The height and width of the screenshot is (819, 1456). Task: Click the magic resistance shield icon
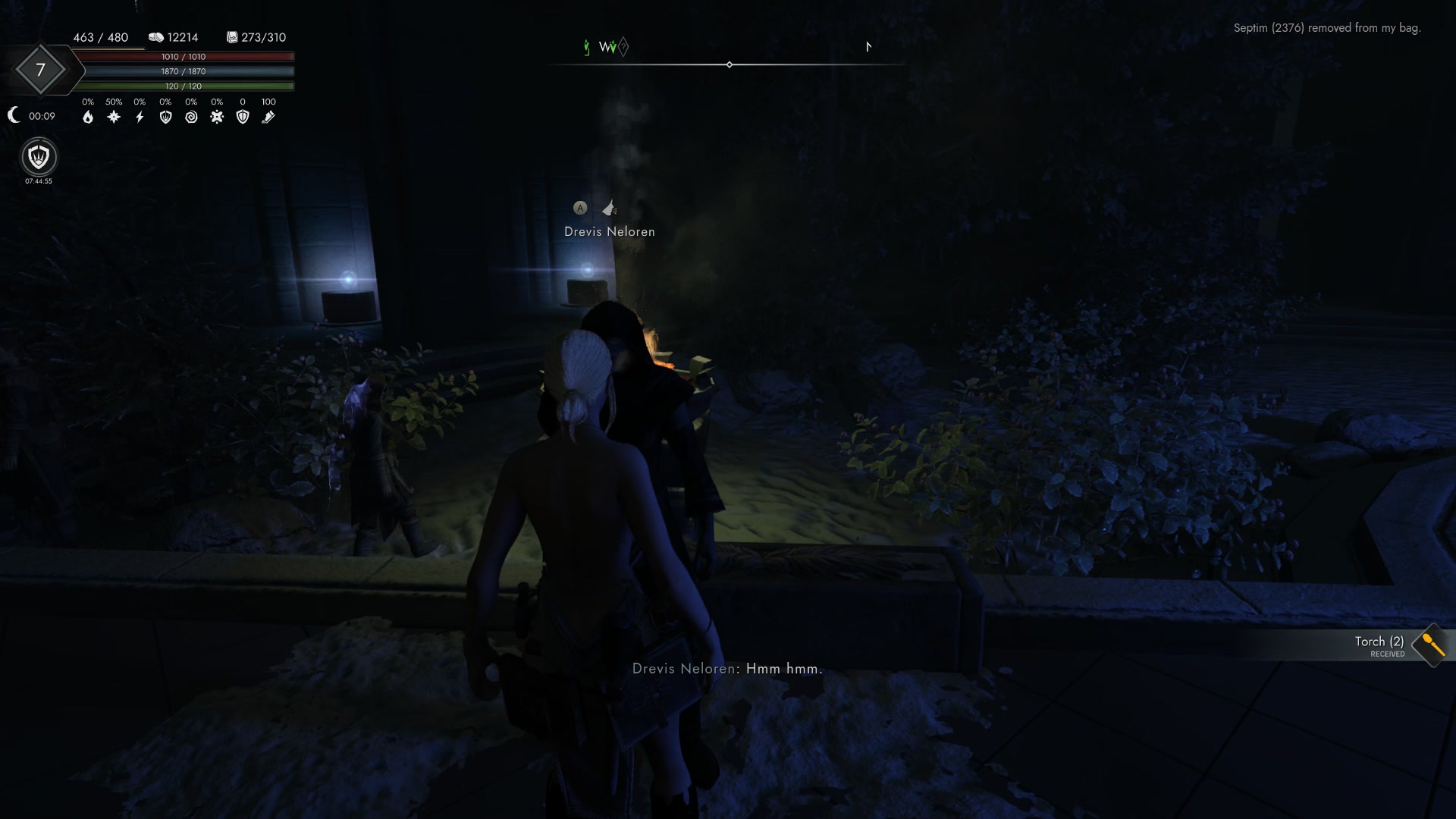click(165, 118)
